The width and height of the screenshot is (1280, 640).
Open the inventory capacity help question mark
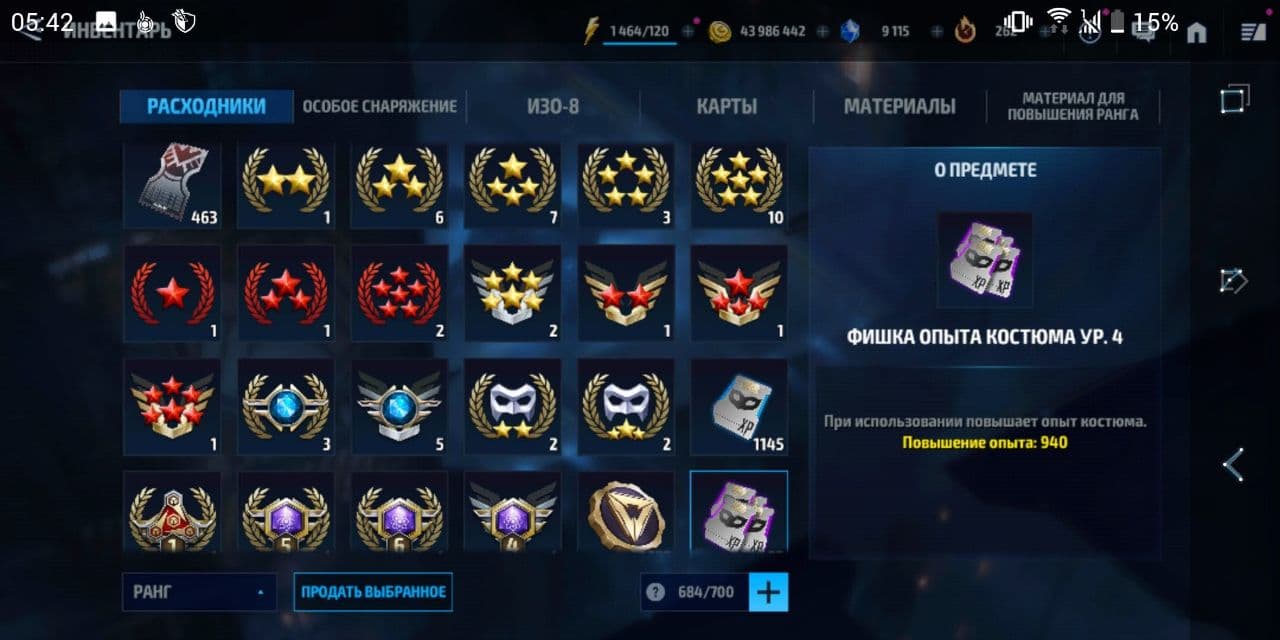[x=655, y=592]
